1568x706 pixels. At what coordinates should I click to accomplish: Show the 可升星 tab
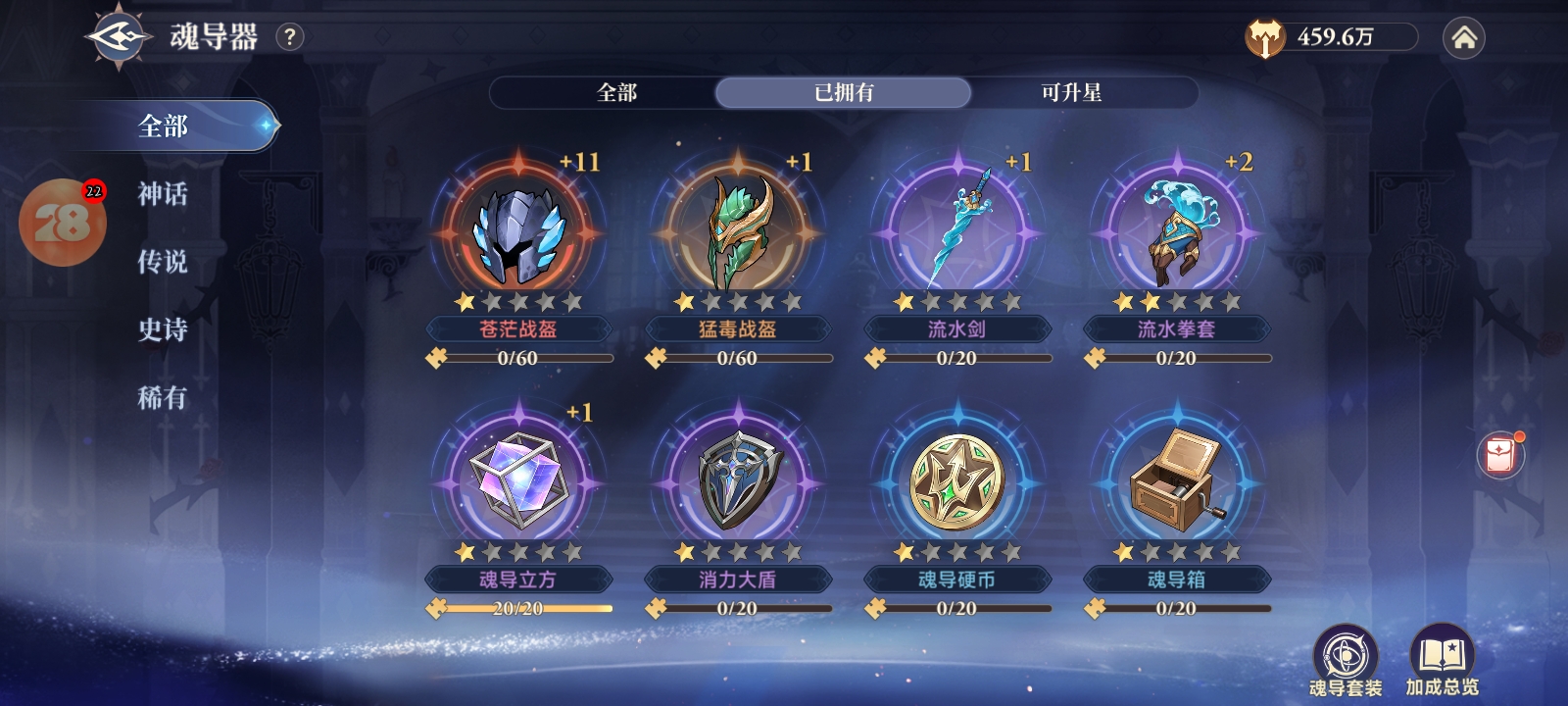click(x=1070, y=93)
